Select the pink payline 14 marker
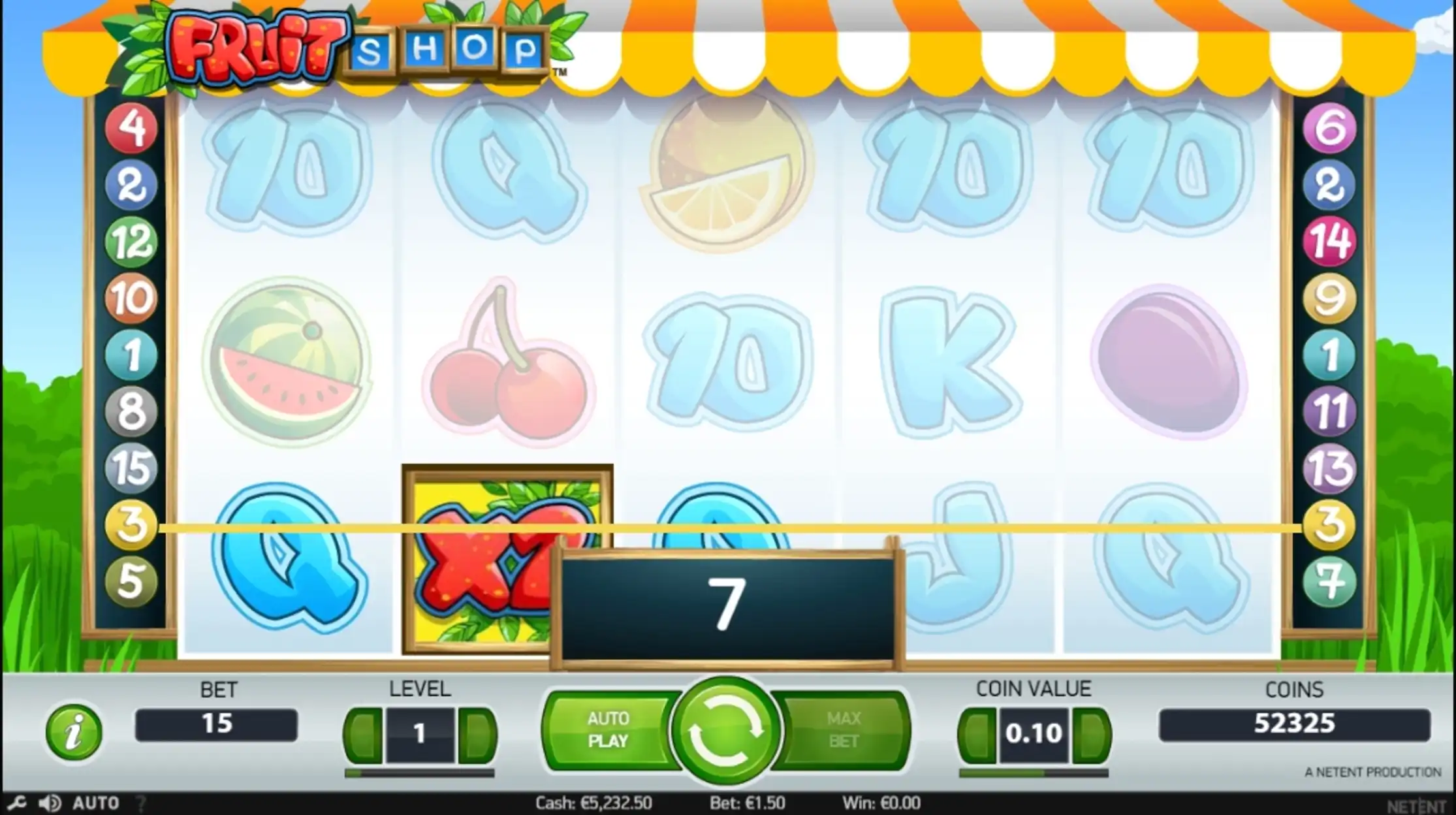This screenshot has width=1456, height=815. coord(1329,241)
